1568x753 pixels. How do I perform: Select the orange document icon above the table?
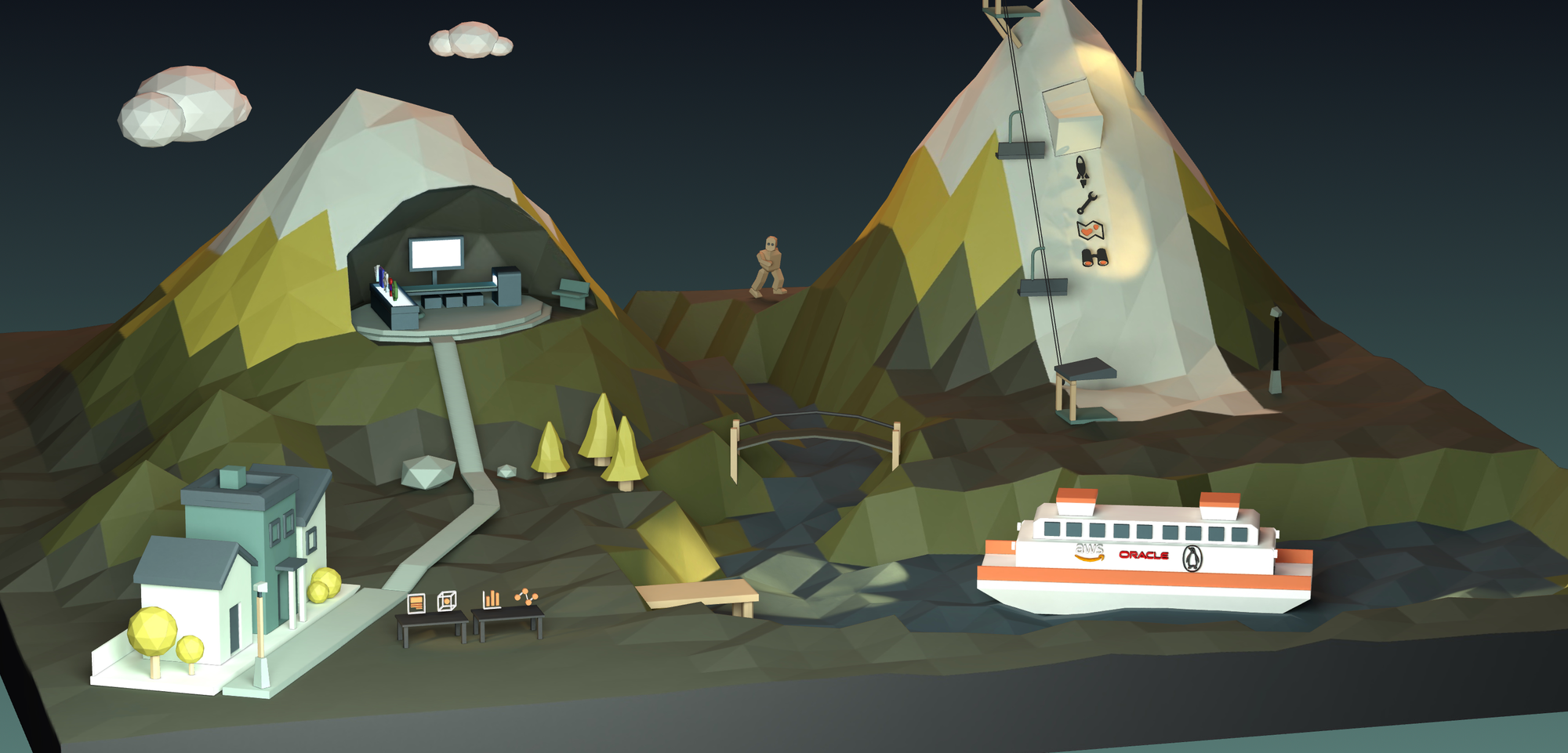point(416,603)
